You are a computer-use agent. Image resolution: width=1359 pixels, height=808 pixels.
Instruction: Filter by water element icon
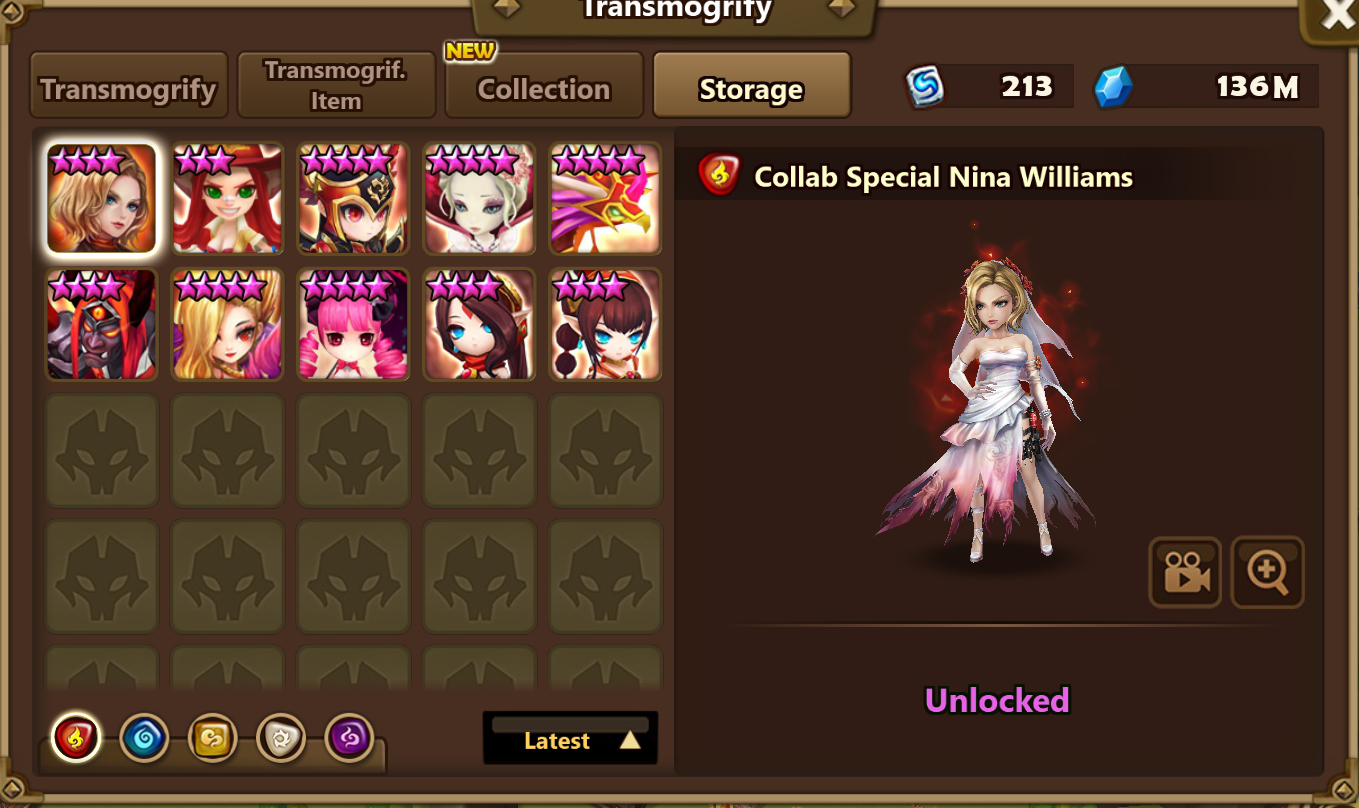pos(144,739)
